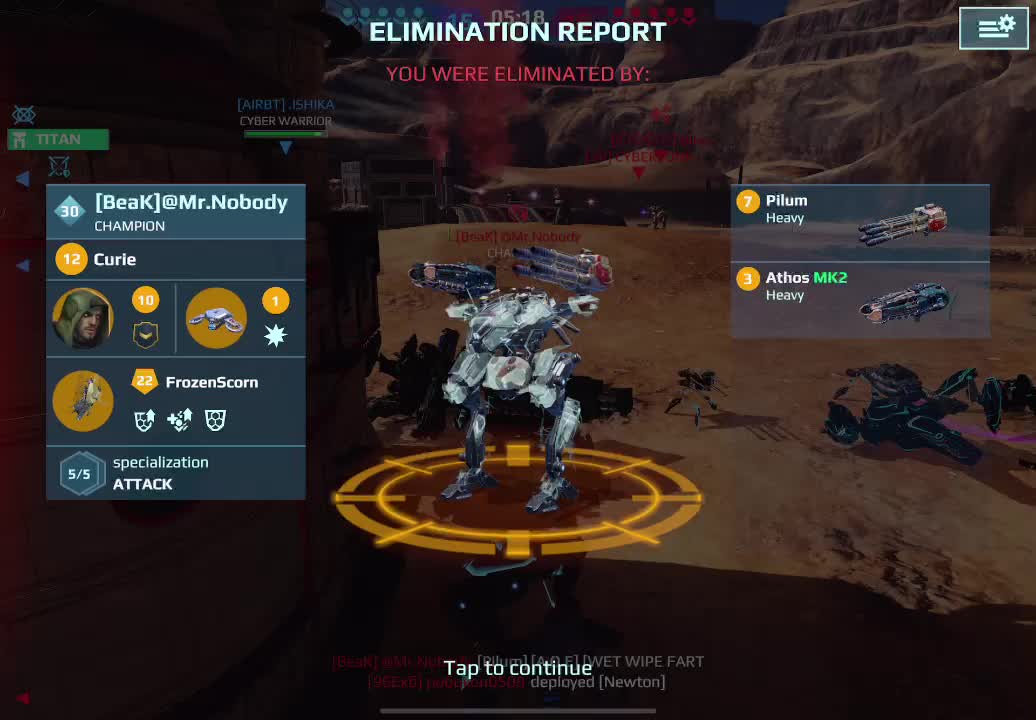Click the hooded pilot portrait
This screenshot has height=720, width=1036.
[83, 318]
